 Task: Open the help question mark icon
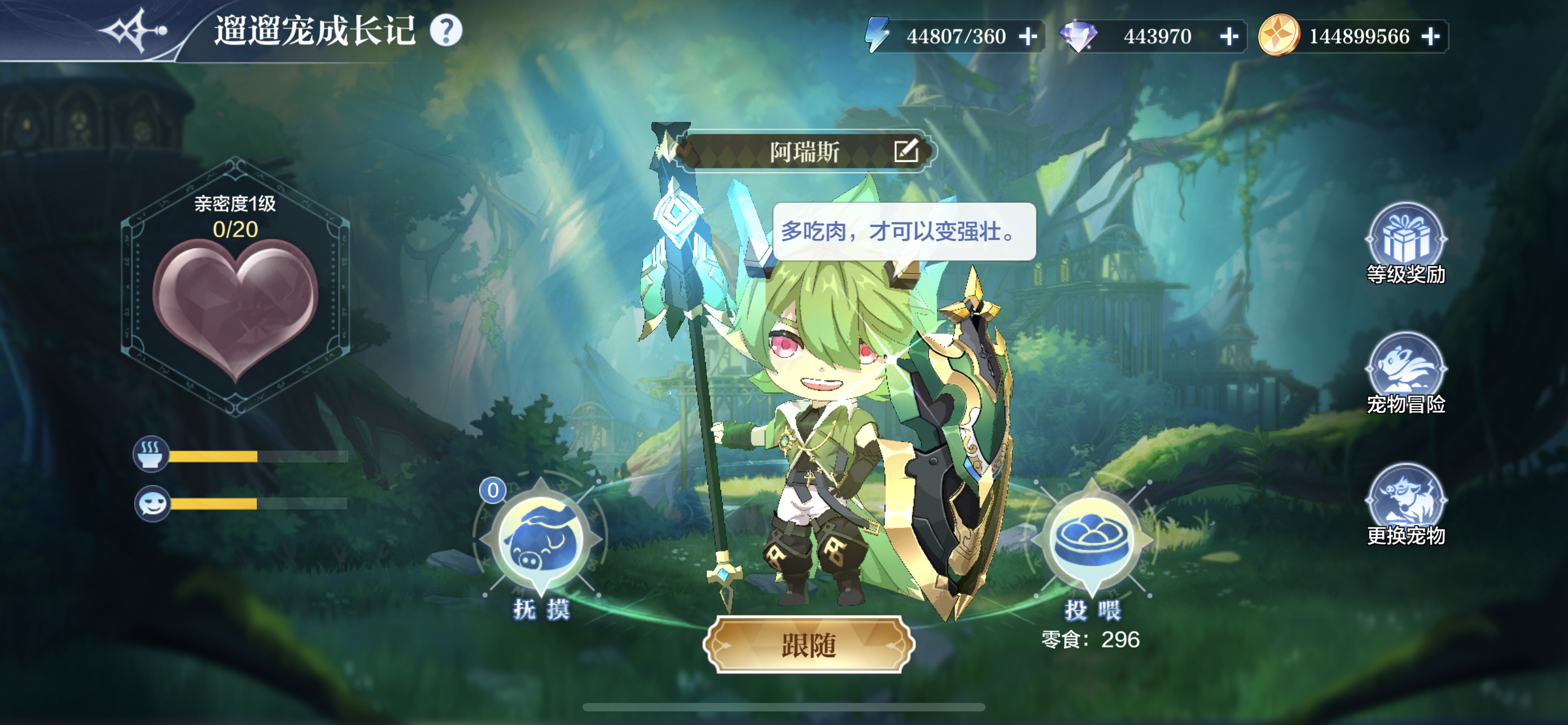coord(445,30)
